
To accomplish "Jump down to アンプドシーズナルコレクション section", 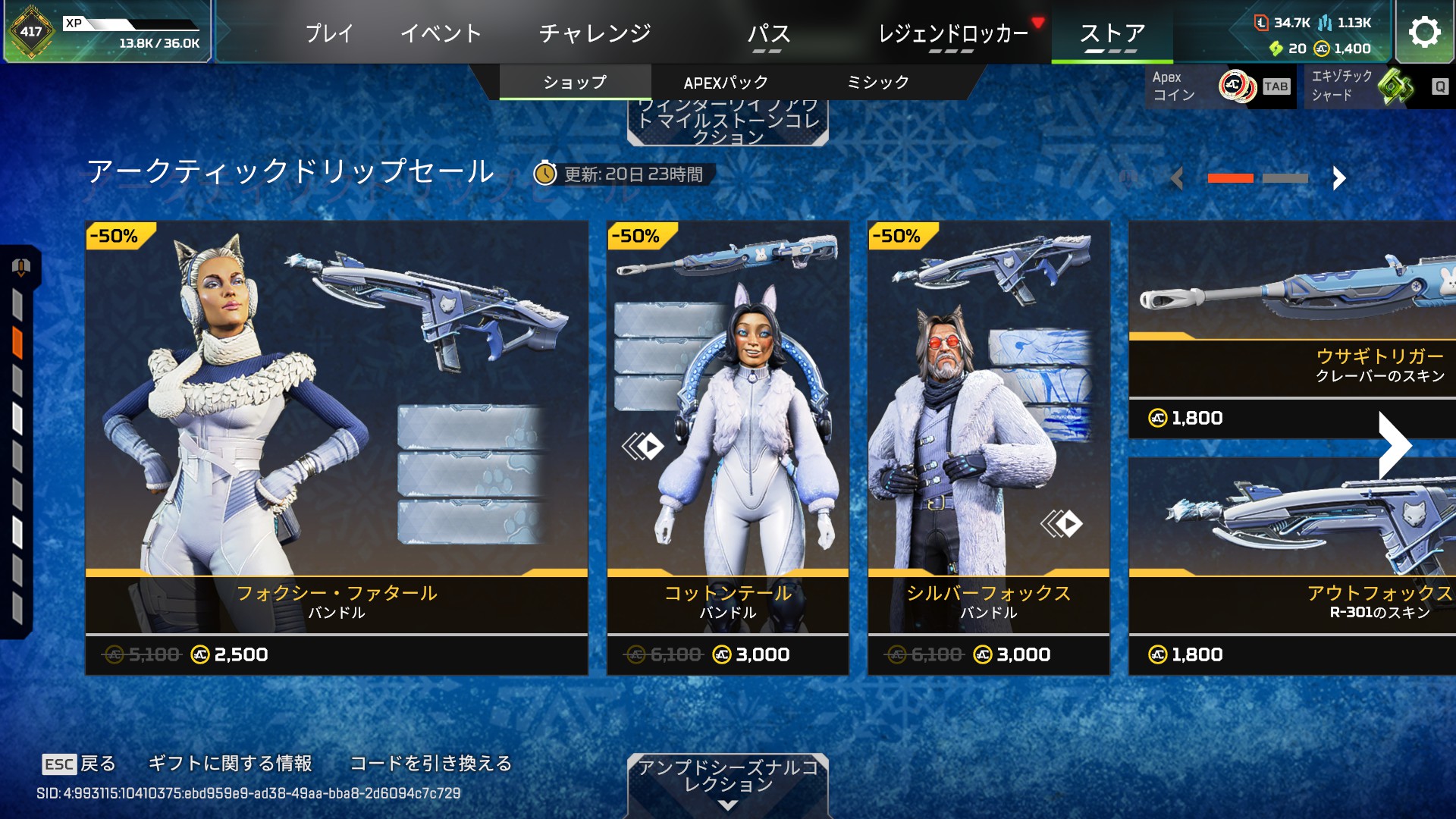I will pos(727,785).
